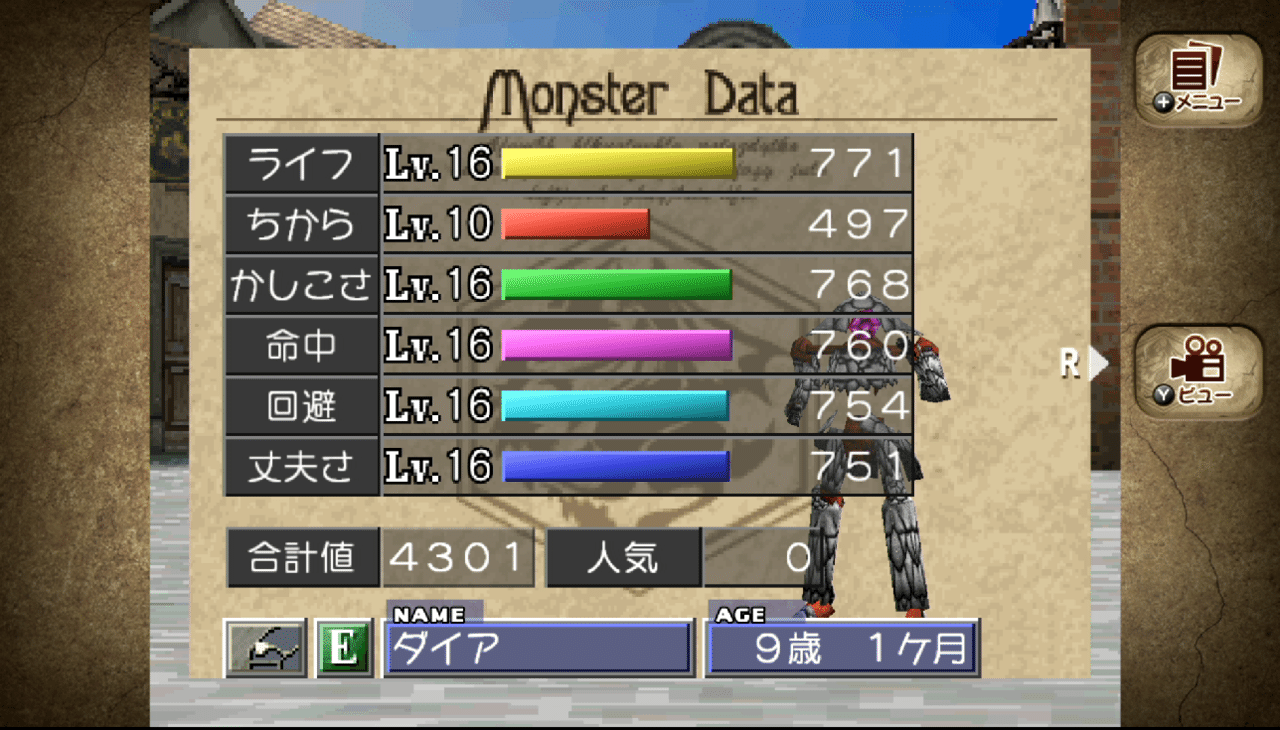Image resolution: width=1280 pixels, height=730 pixels.
Task: Open the ライフ stat entry
Action: [x=302, y=163]
